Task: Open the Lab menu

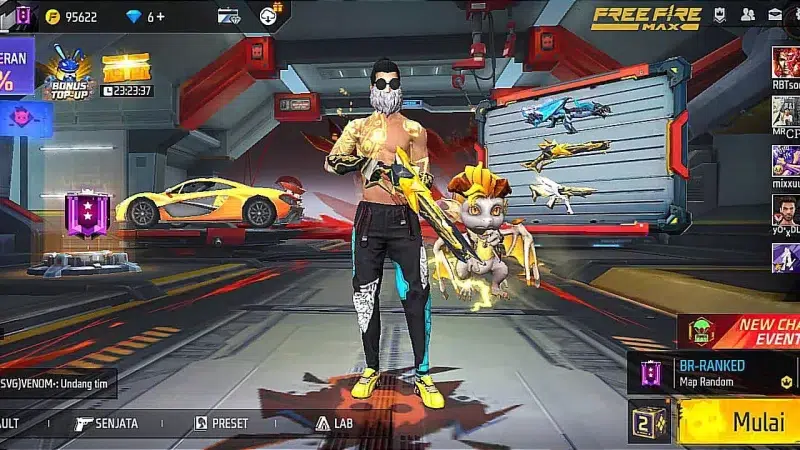Action: (x=334, y=423)
